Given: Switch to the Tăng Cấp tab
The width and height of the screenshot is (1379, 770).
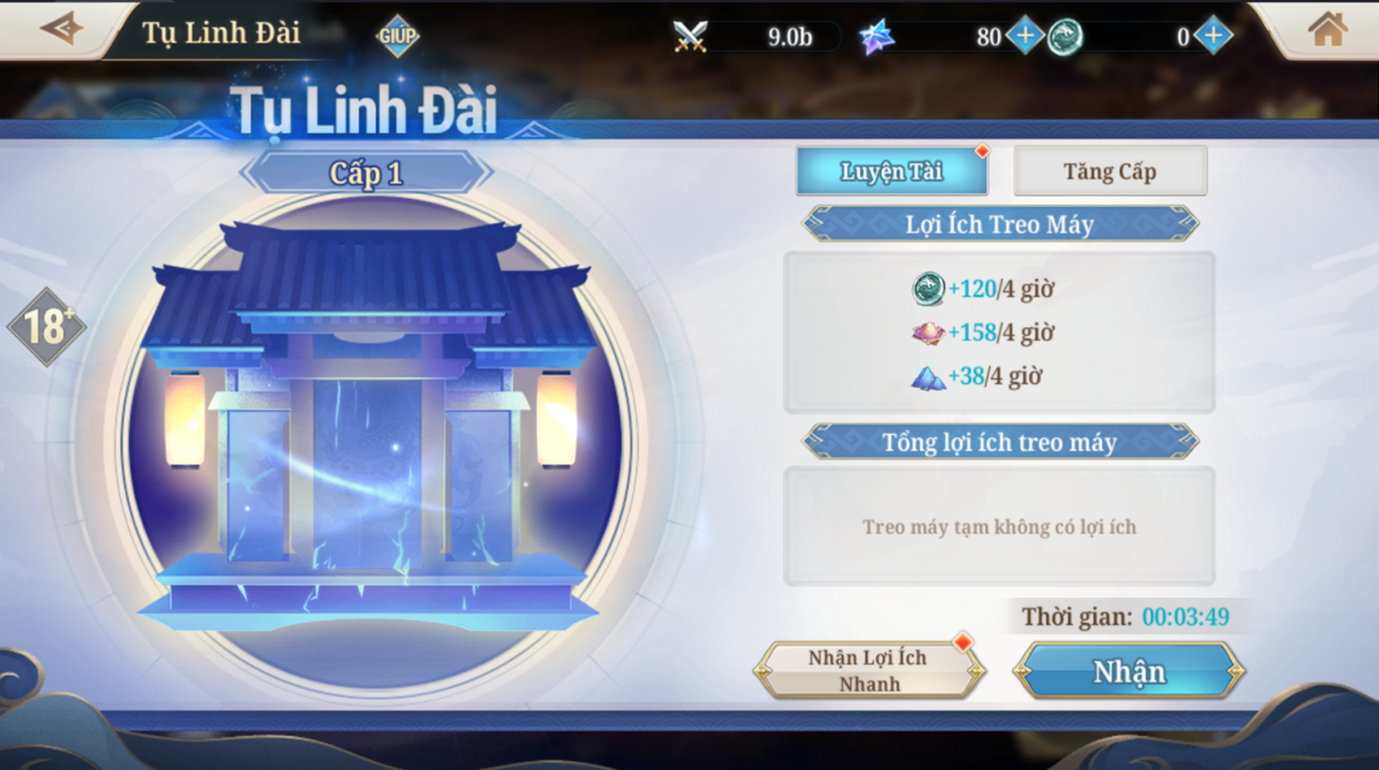Looking at the screenshot, I should pos(1109,170).
